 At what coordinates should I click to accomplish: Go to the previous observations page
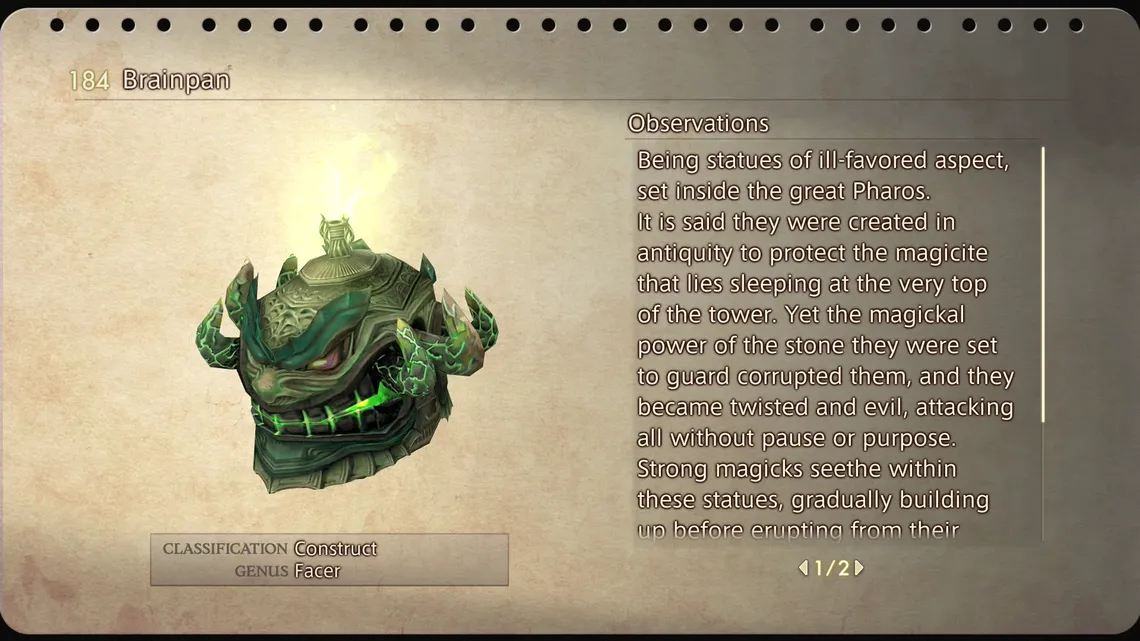point(803,568)
